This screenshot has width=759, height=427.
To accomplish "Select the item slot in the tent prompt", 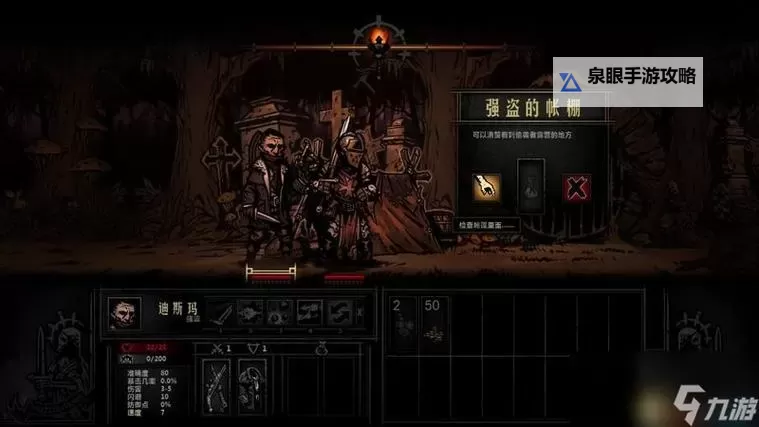I will [x=531, y=187].
